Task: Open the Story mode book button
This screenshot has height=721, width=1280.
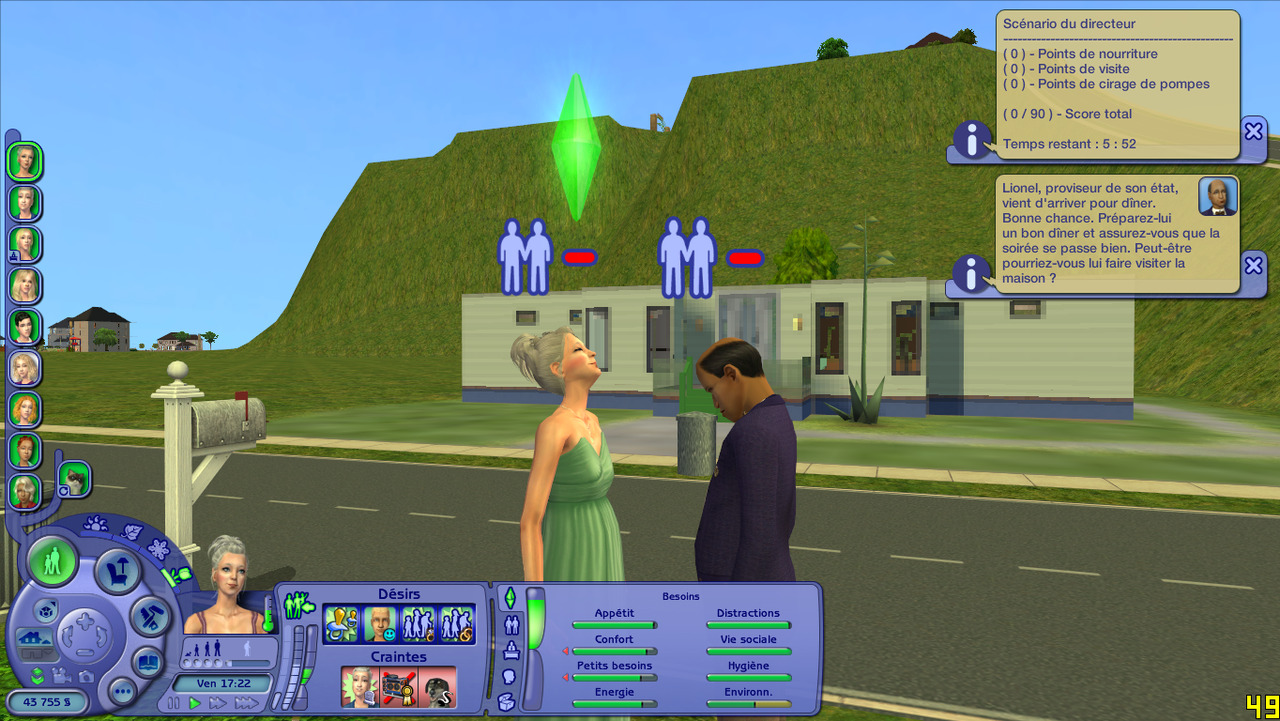Action: click(x=148, y=661)
